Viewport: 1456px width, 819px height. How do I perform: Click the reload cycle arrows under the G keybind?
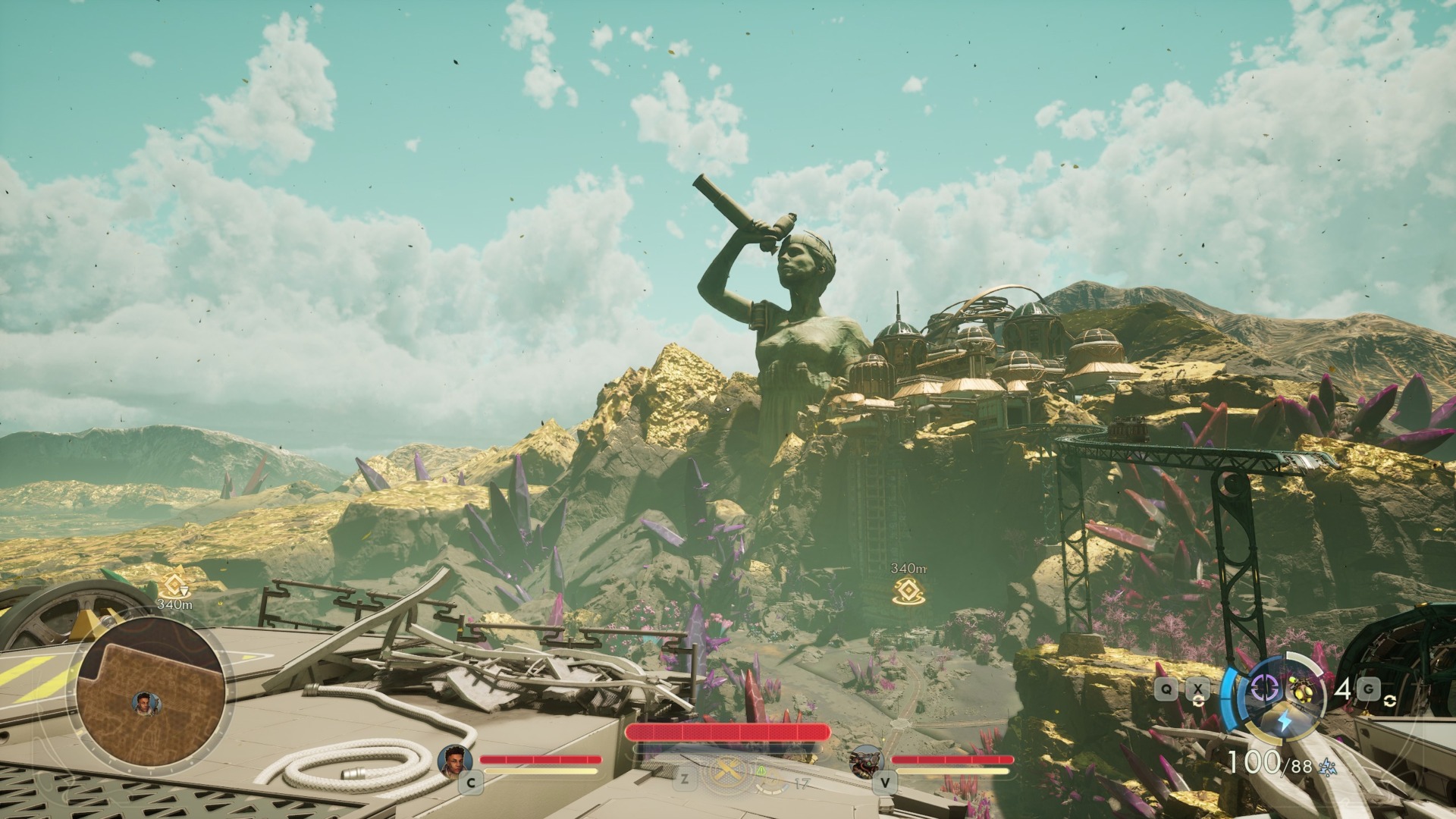[x=1391, y=701]
